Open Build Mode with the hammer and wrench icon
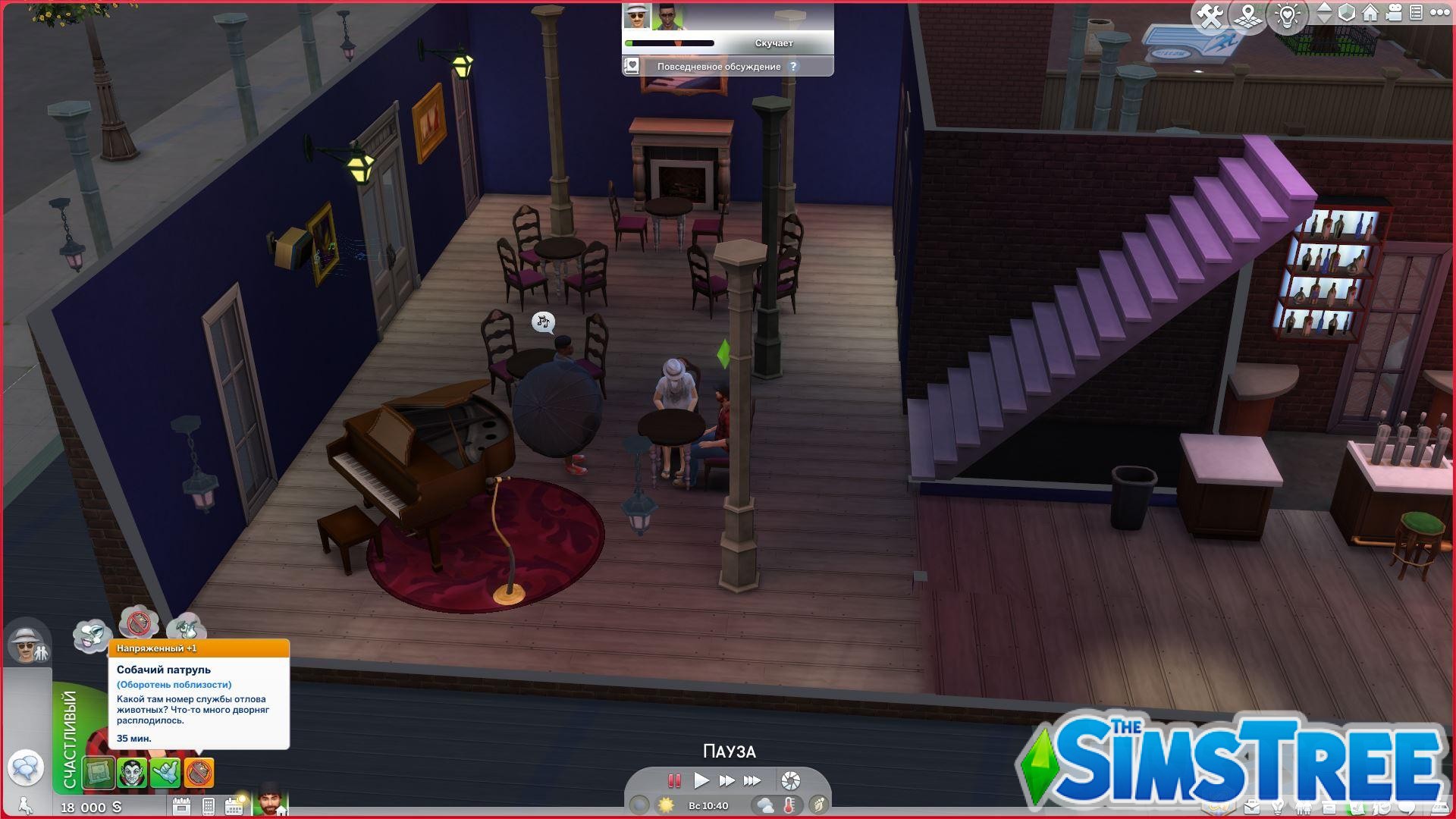 (1212, 14)
